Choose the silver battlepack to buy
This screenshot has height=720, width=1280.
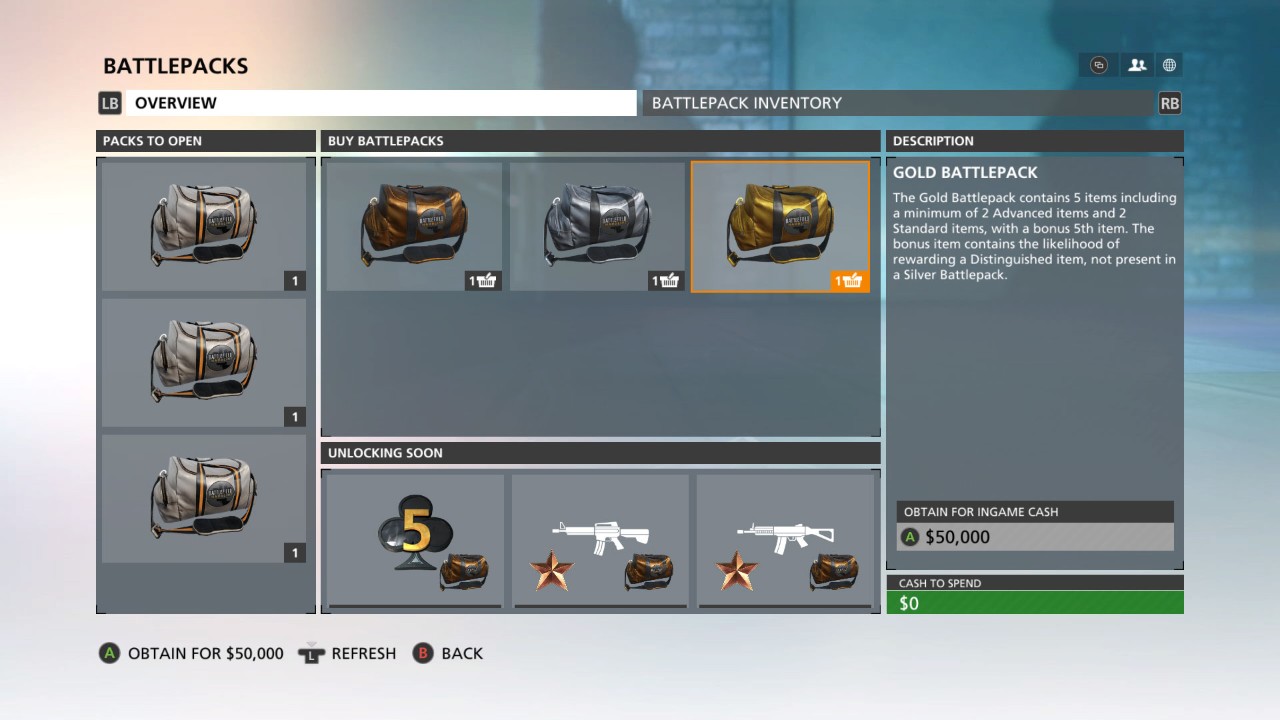[598, 227]
